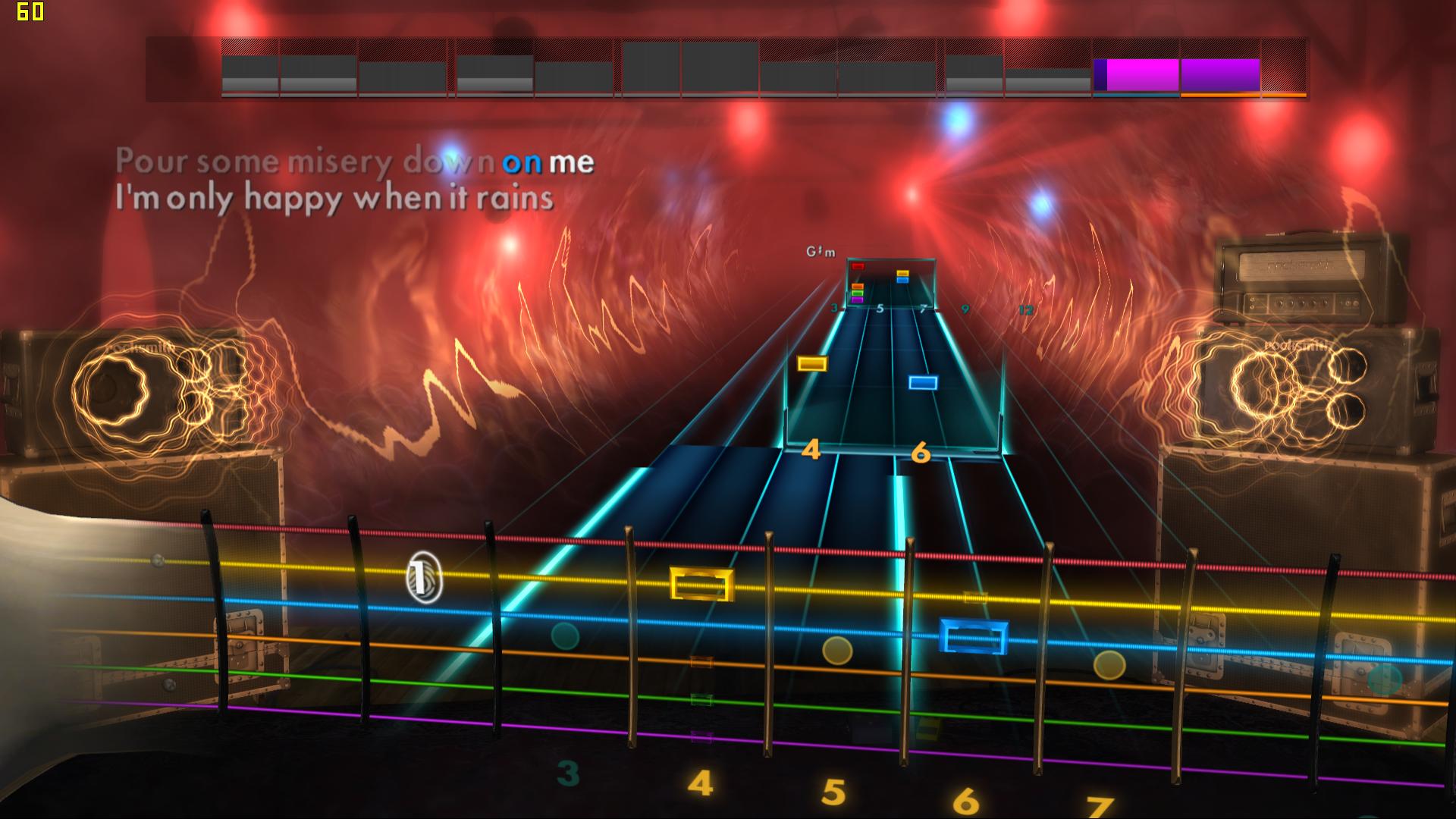Image resolution: width=1456 pixels, height=819 pixels.
Task: Click the yellow fret marker dot near fret 5
Action: coord(837,652)
